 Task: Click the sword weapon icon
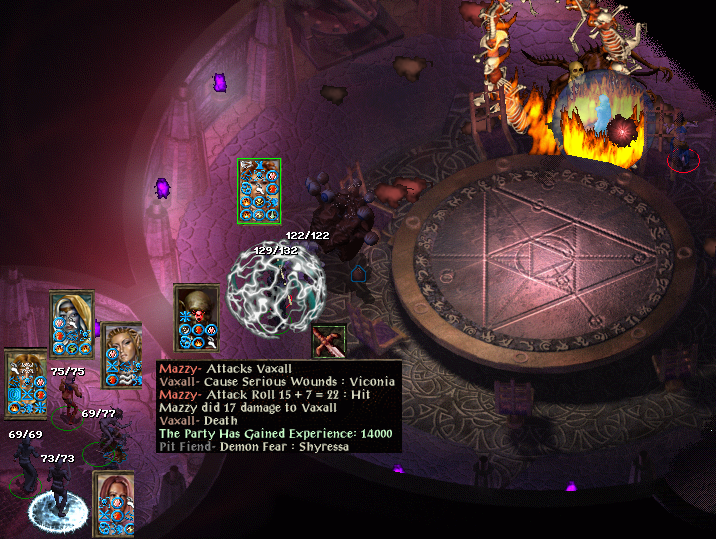click(329, 342)
